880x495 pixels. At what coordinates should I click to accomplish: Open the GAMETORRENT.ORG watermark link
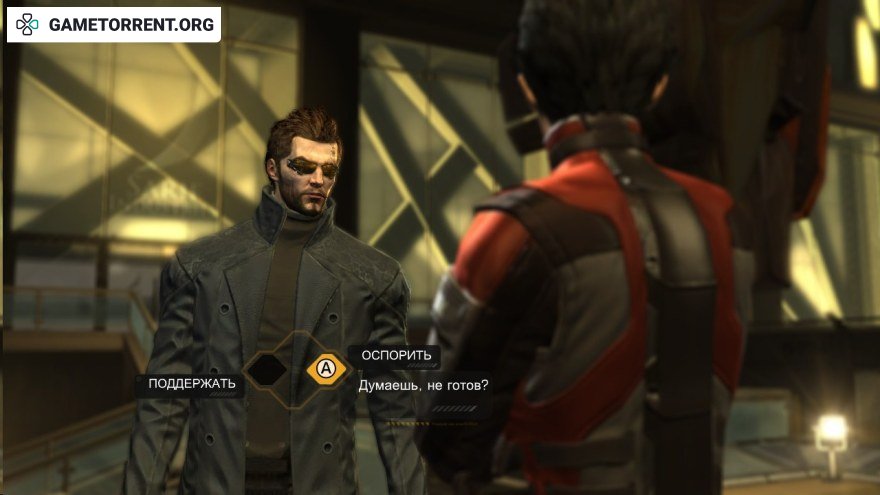114,25
